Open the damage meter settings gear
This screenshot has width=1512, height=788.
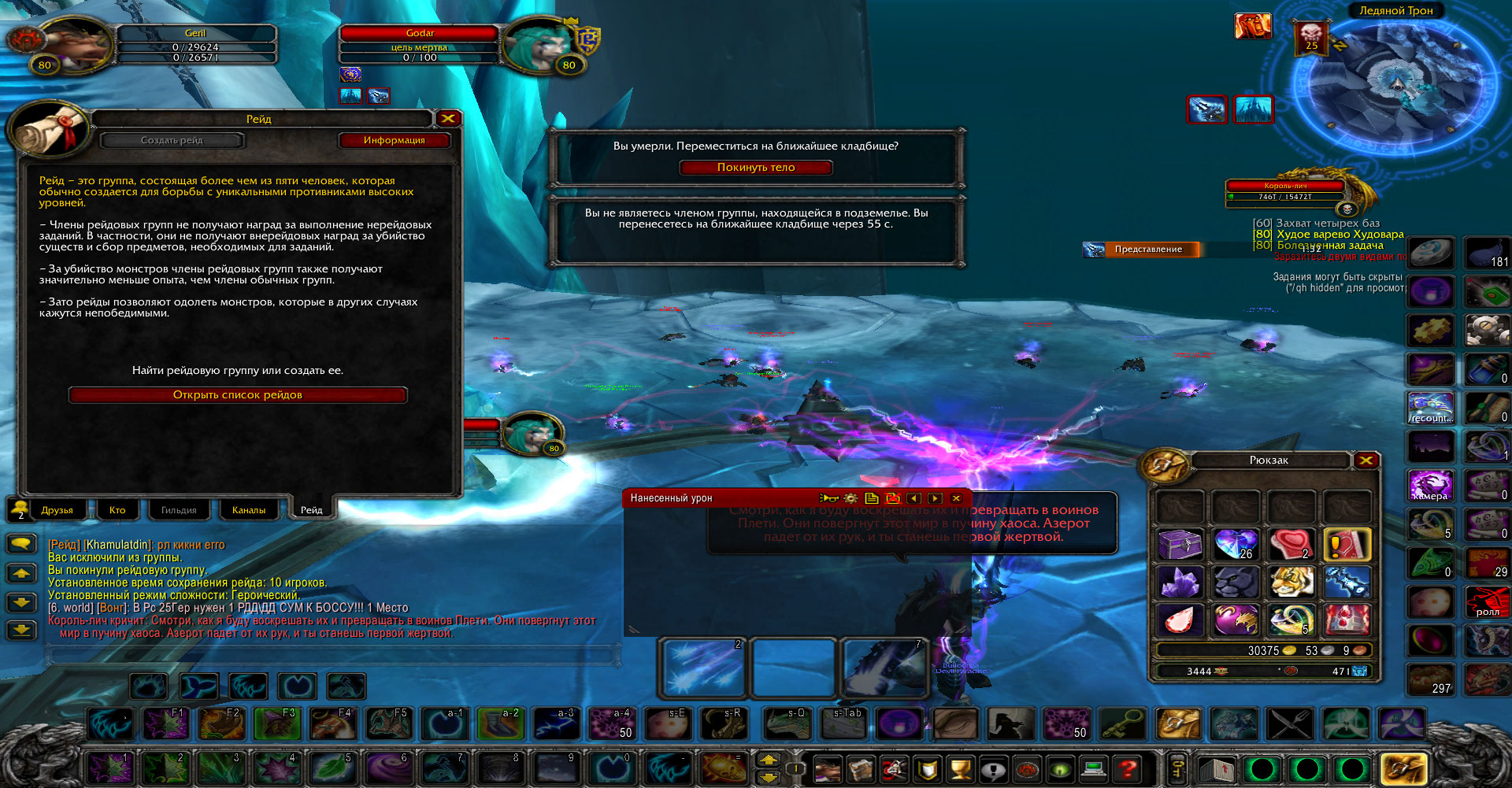(850, 498)
